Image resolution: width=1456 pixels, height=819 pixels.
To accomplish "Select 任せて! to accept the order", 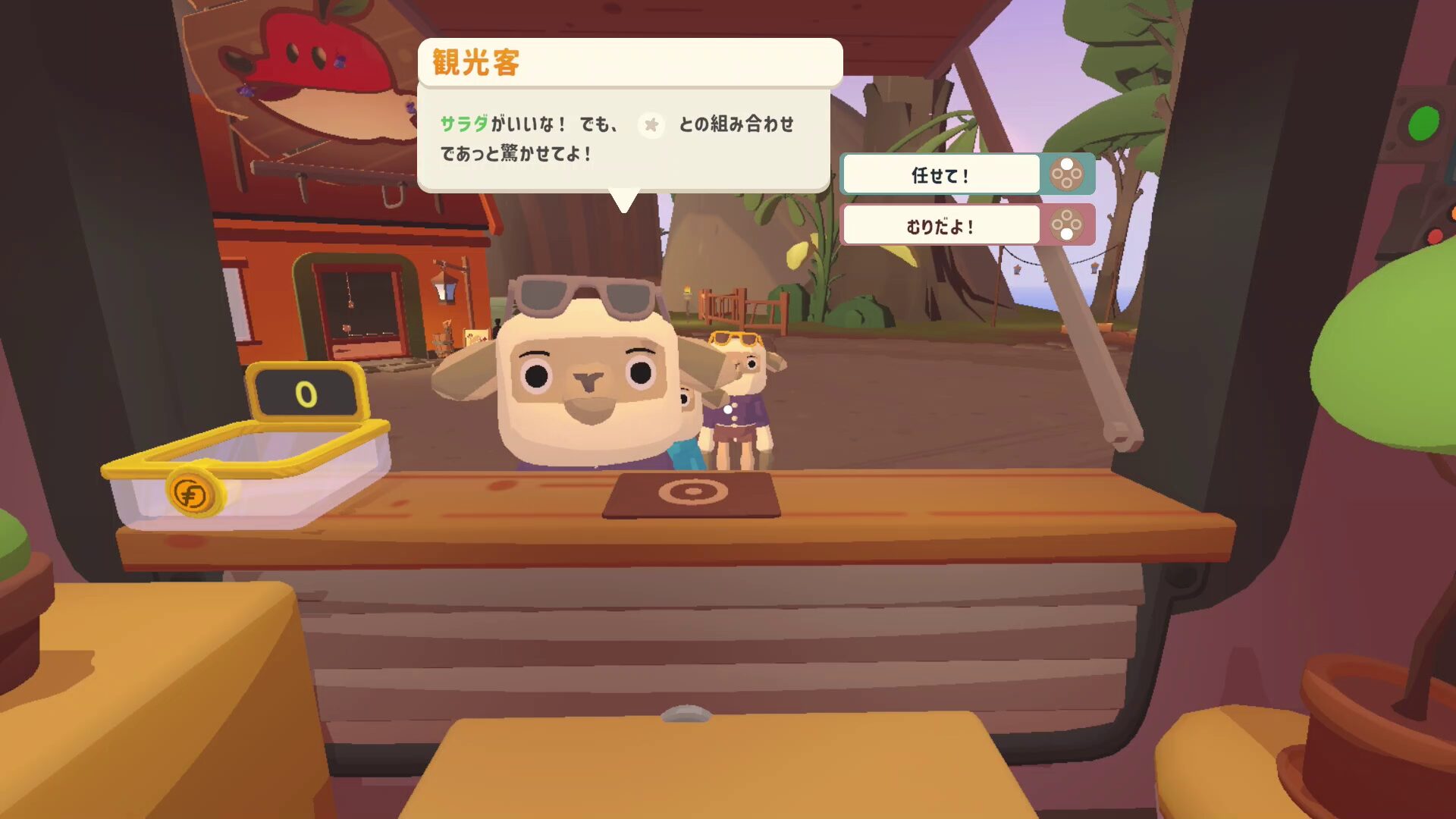I will tap(941, 173).
